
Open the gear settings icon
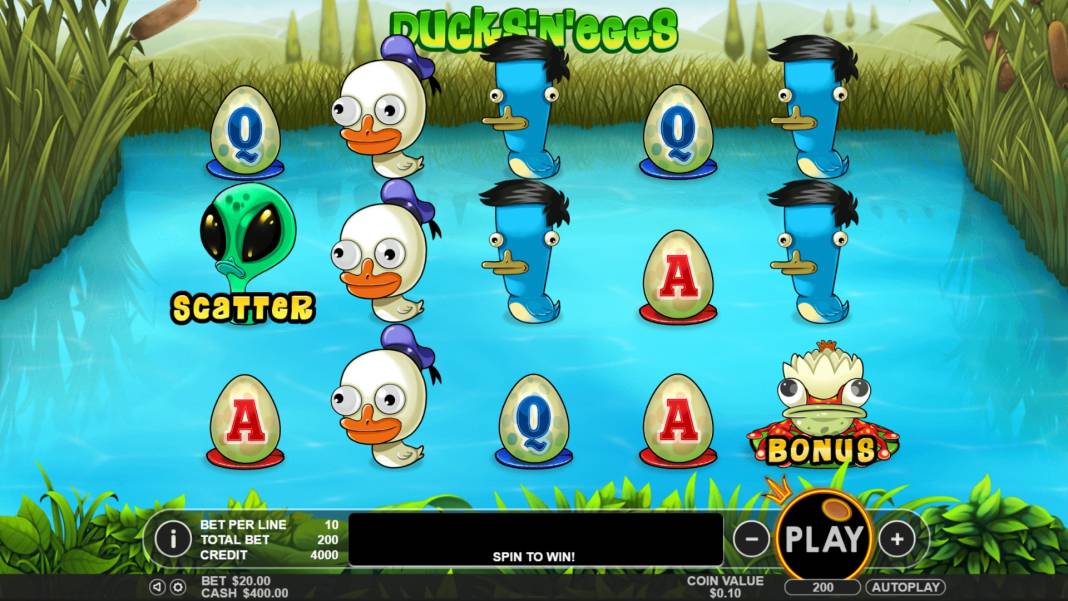[x=177, y=587]
